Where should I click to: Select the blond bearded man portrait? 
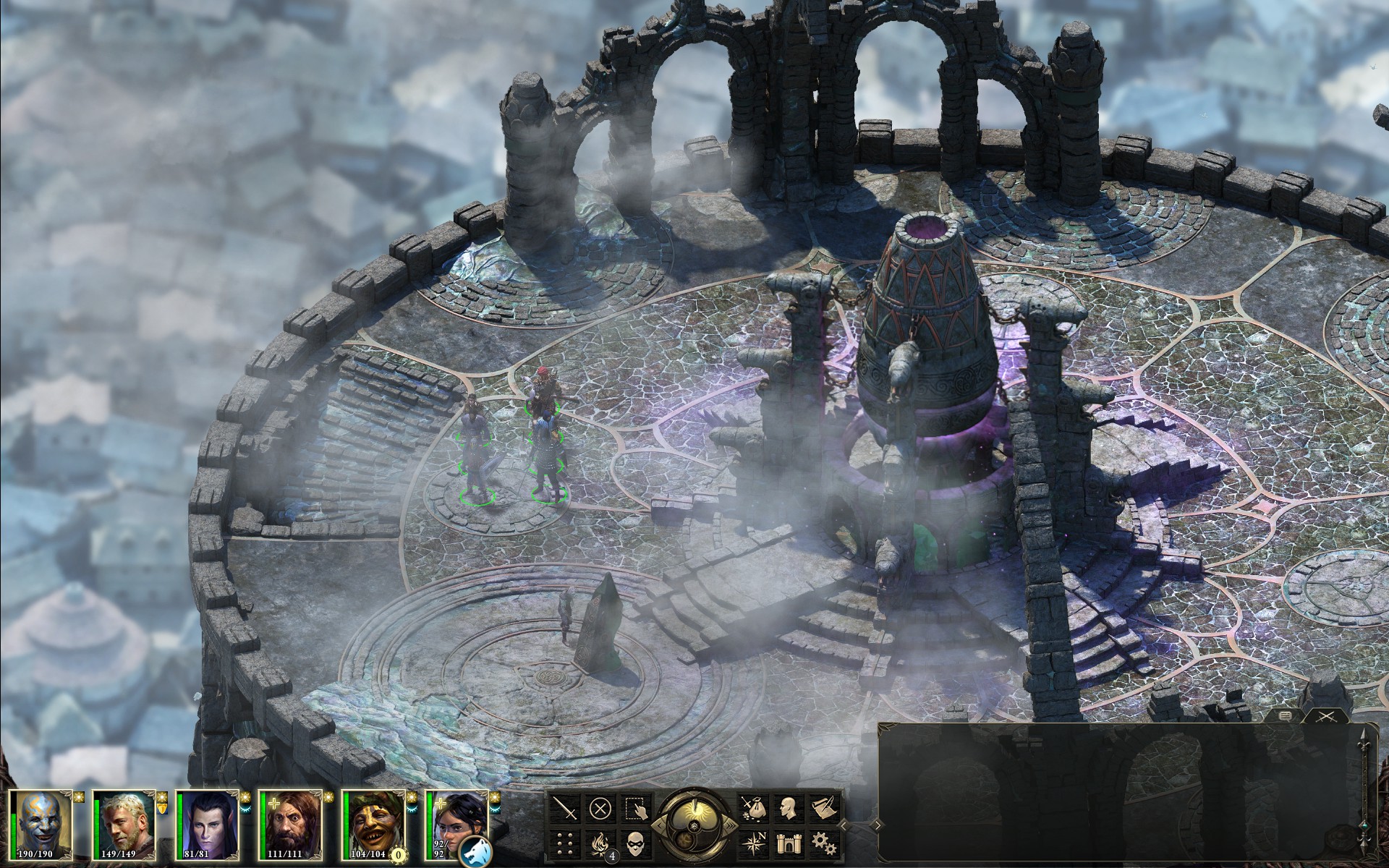tap(125, 822)
